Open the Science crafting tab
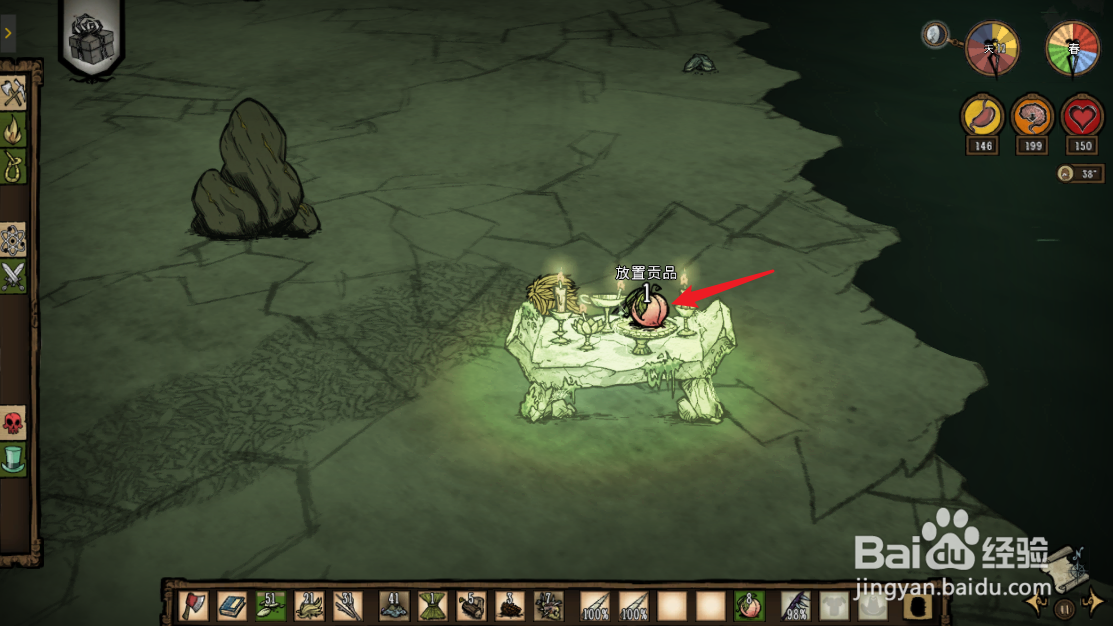The width and height of the screenshot is (1113, 626). click(x=14, y=240)
